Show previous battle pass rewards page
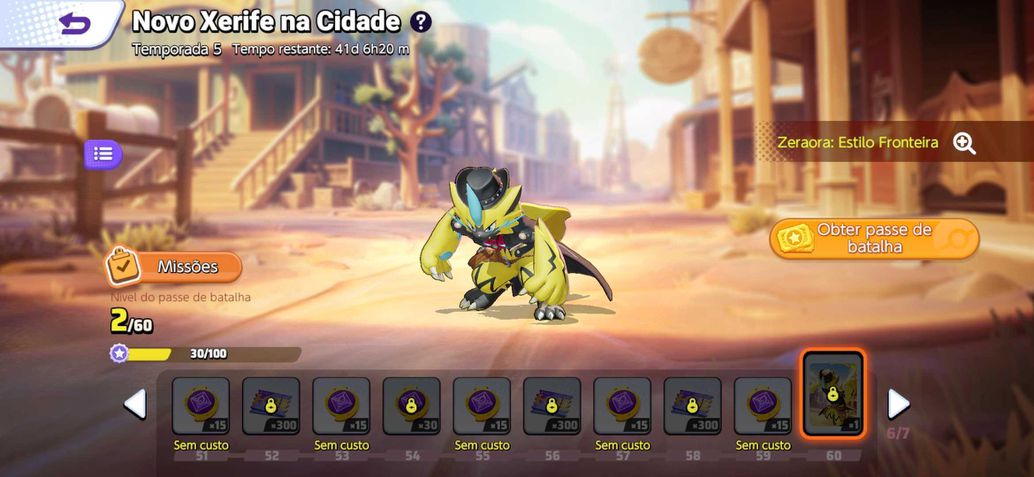Image resolution: width=1034 pixels, height=477 pixels. (x=135, y=404)
